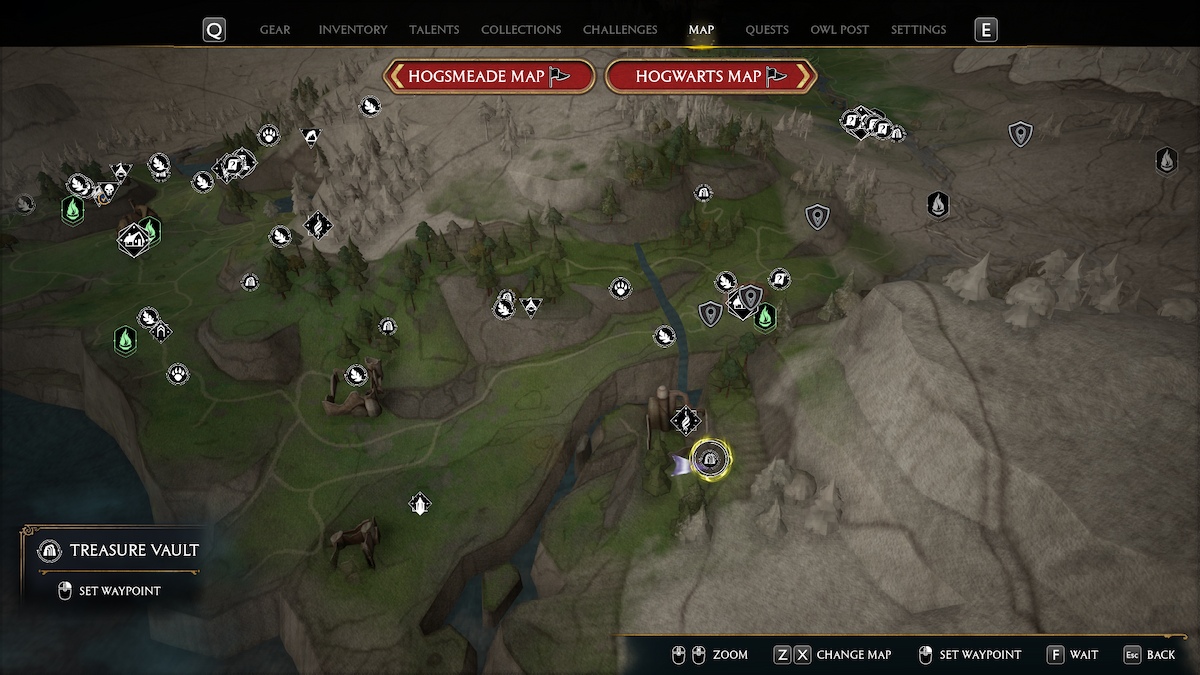
Task: Select the lone black flame marker
Action: click(938, 204)
